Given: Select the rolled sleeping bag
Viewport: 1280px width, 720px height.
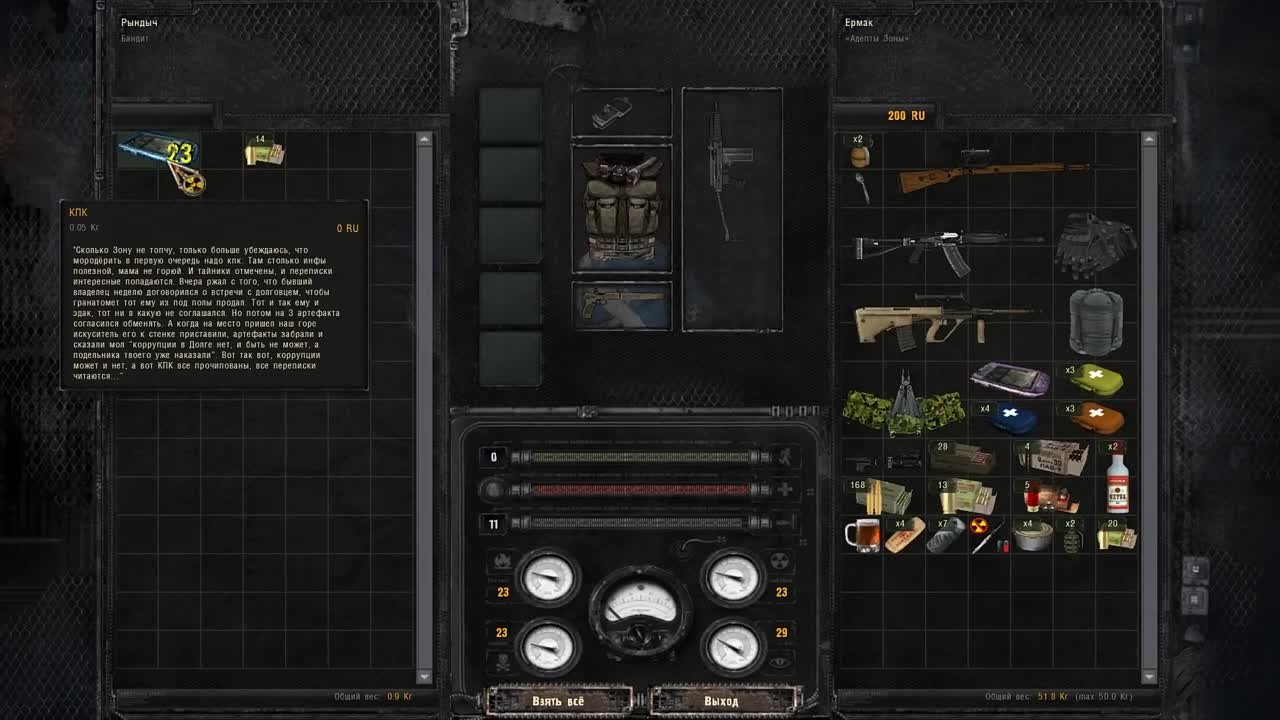Looking at the screenshot, I should click(1095, 322).
